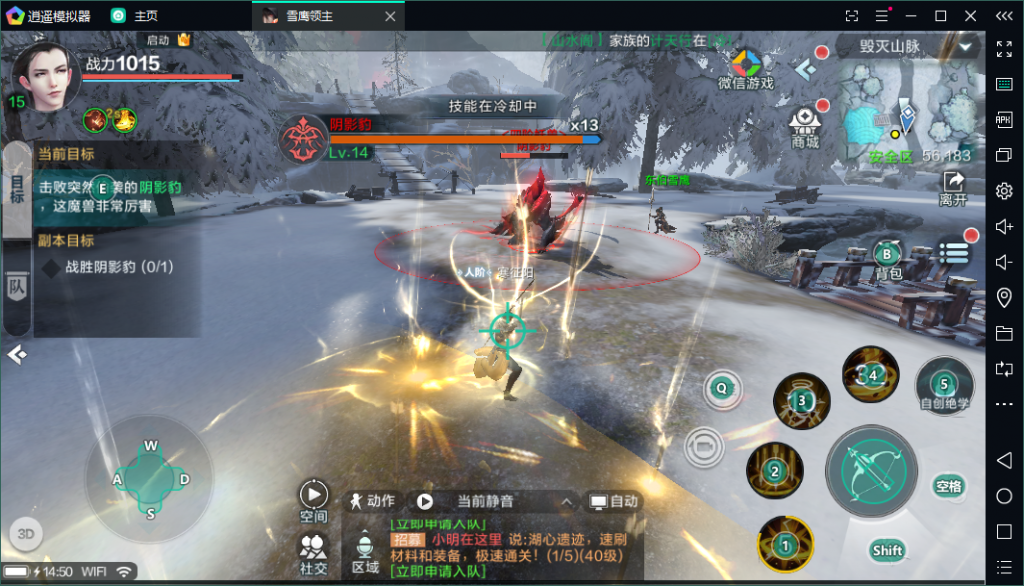The width and height of the screenshot is (1024, 586).
Task: Toggle the 3D camera mode button
Action: tap(26, 533)
